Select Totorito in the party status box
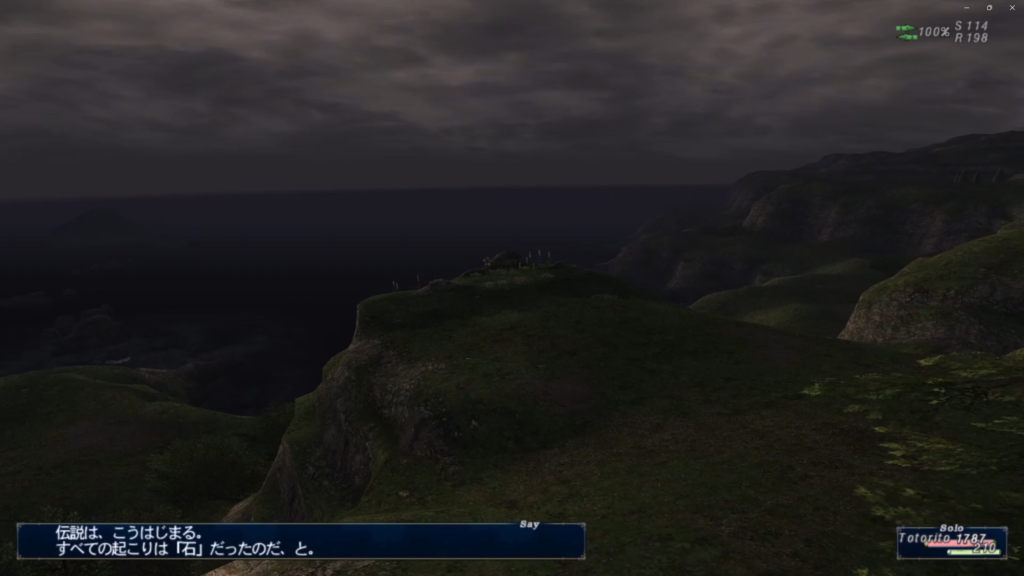Image resolution: width=1024 pixels, height=576 pixels. (924, 538)
